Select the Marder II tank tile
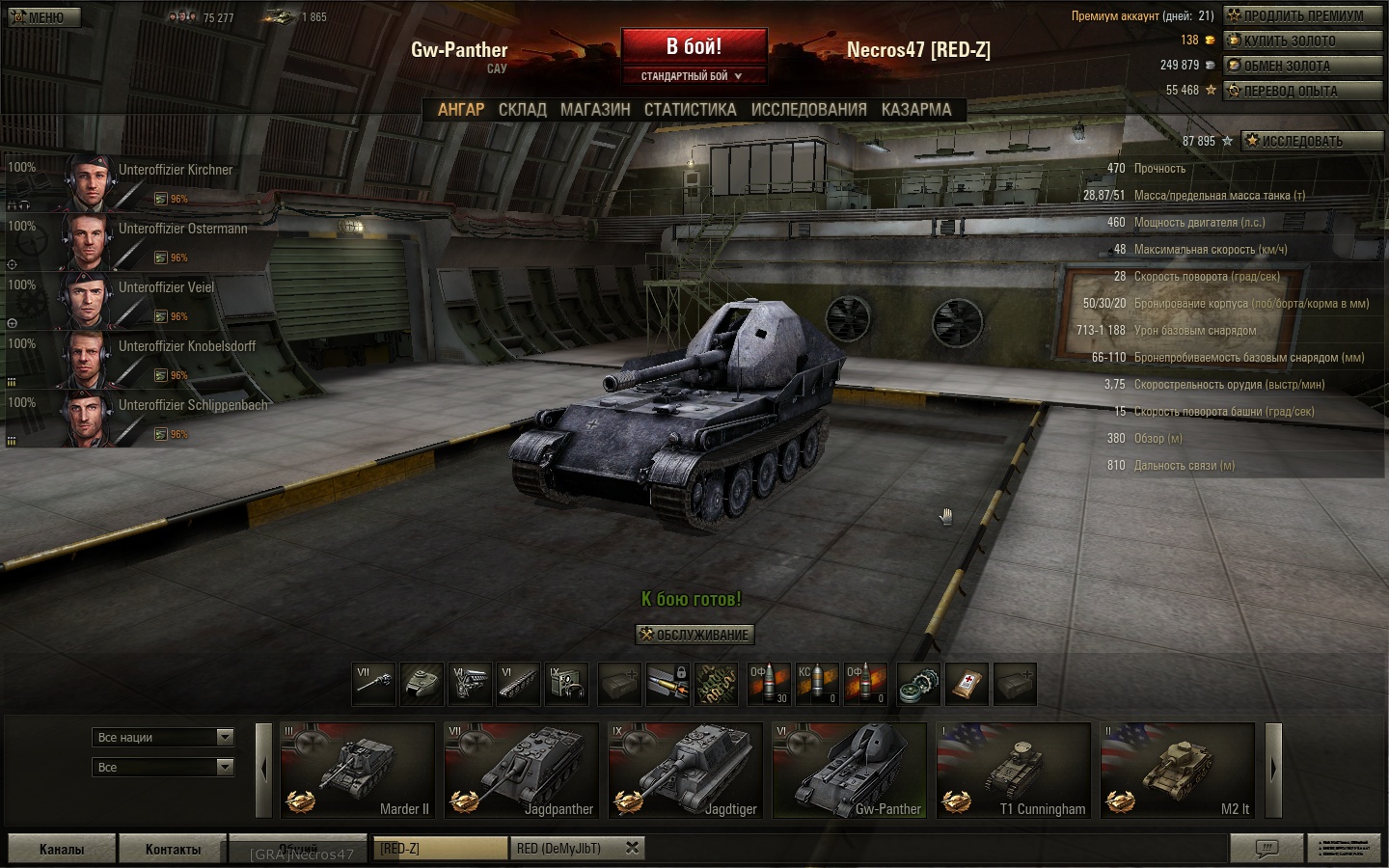This screenshot has height=868, width=1389. point(357,771)
